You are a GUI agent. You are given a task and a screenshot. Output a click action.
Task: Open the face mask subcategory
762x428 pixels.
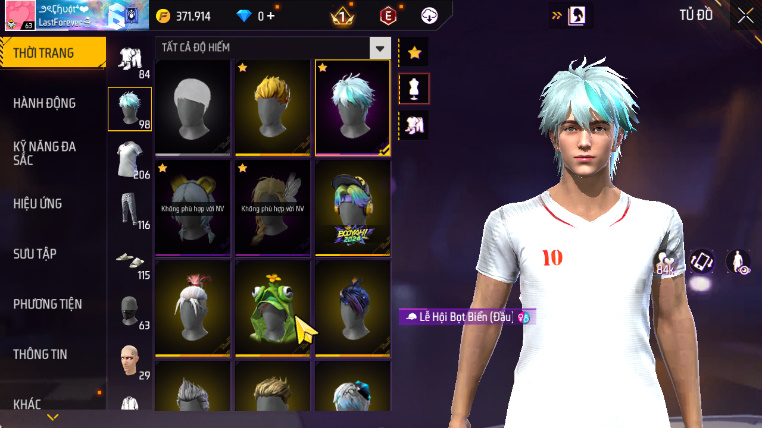129,310
